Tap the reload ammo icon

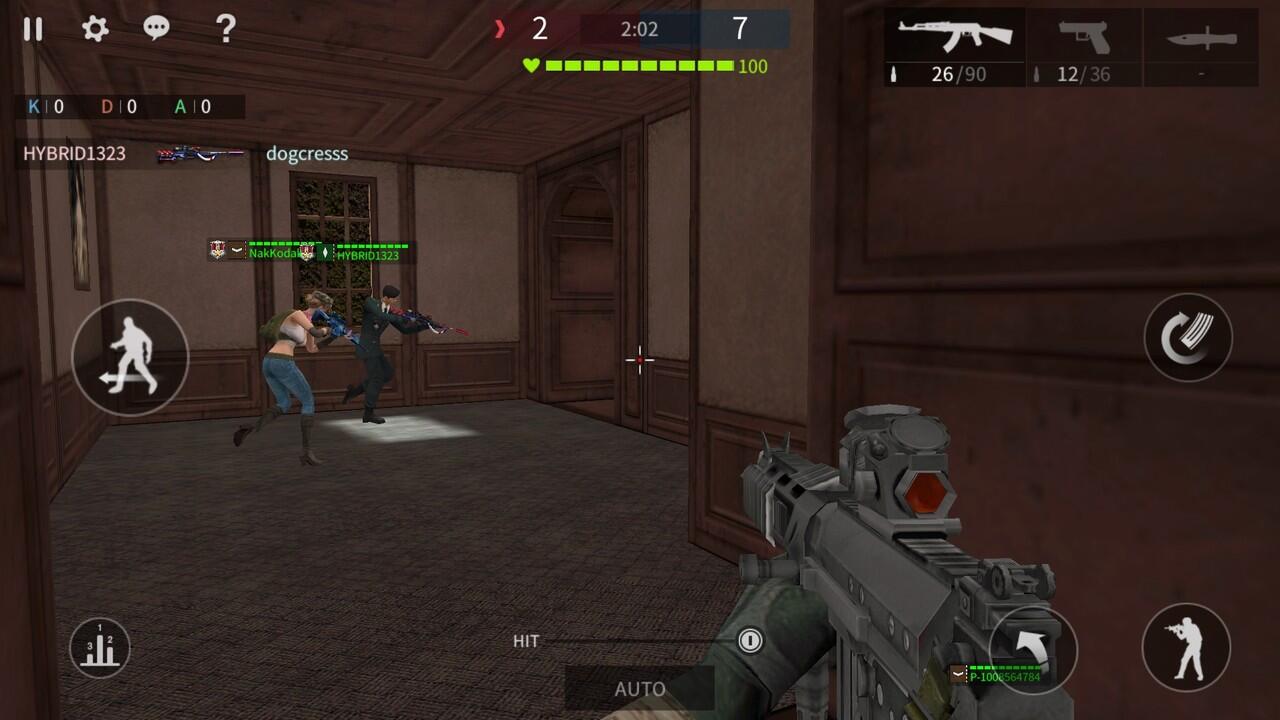tap(1188, 338)
